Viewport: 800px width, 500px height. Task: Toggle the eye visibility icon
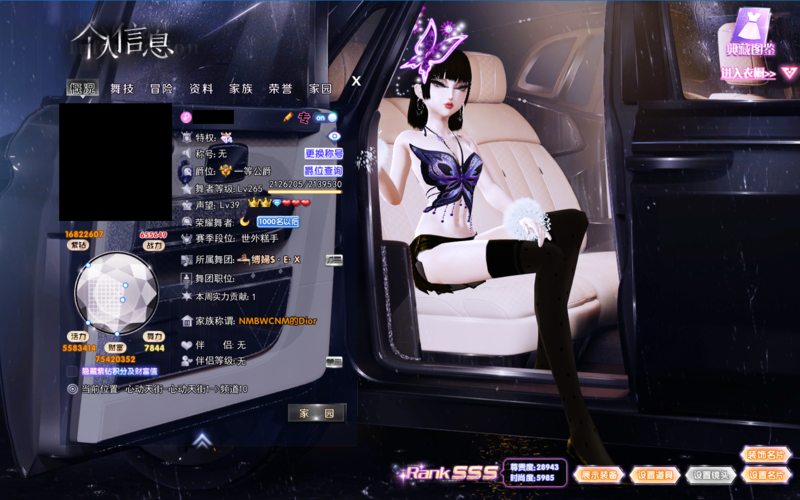point(335,136)
